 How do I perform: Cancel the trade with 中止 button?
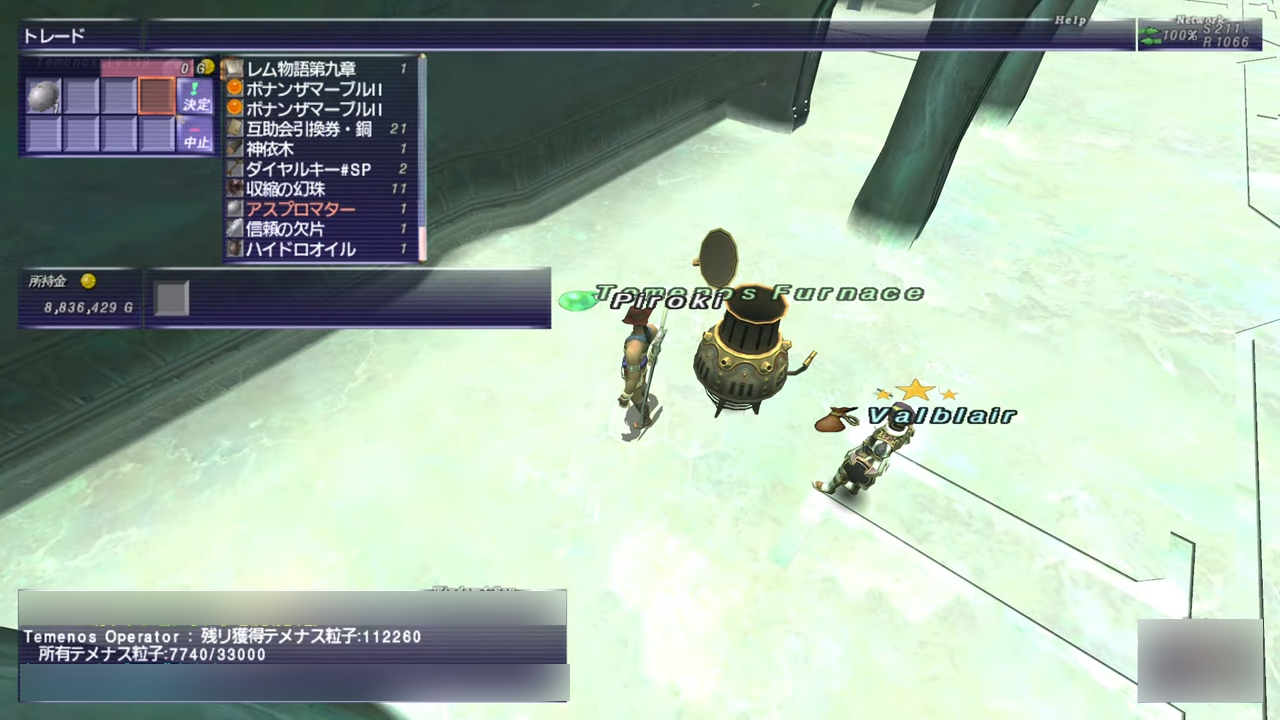[196, 135]
